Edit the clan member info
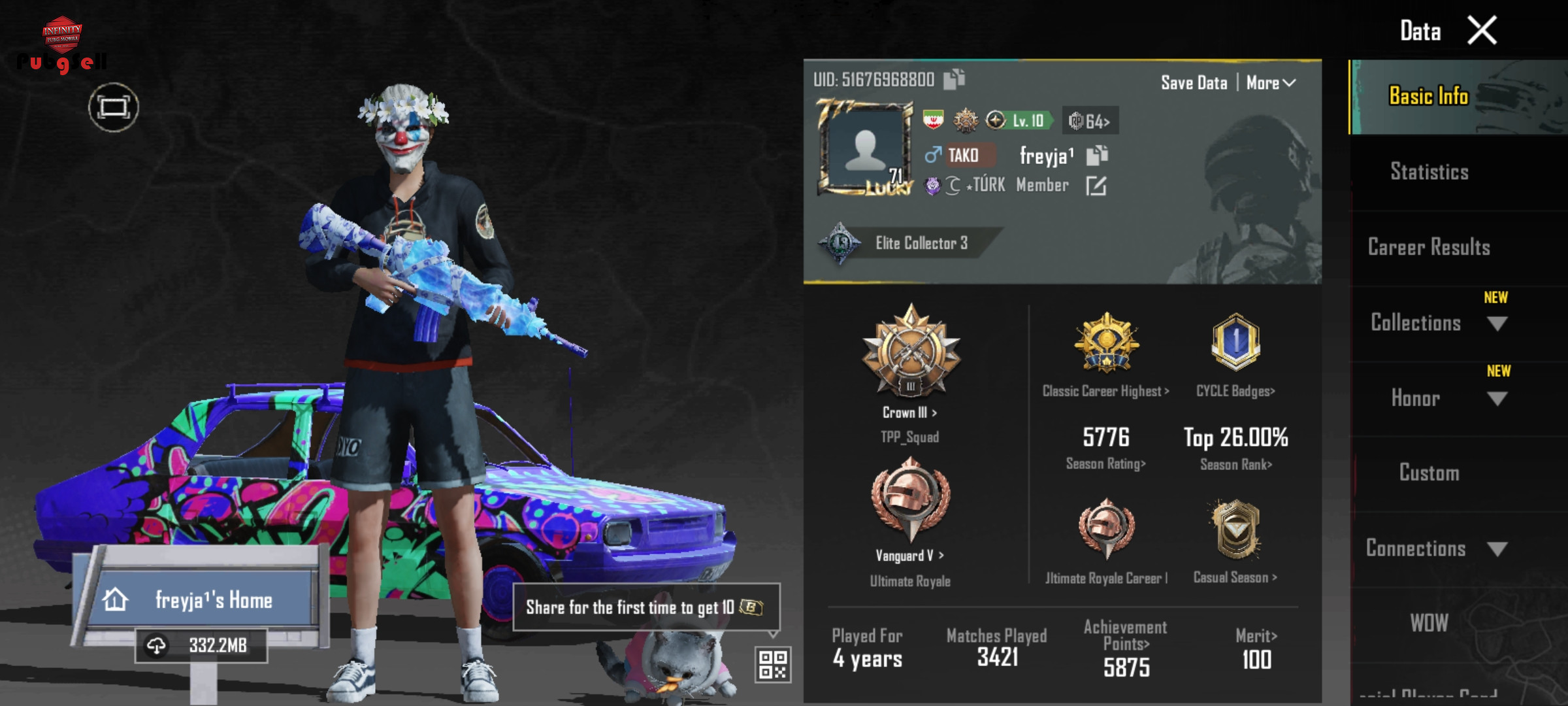This screenshot has width=1568, height=706. (x=1096, y=186)
